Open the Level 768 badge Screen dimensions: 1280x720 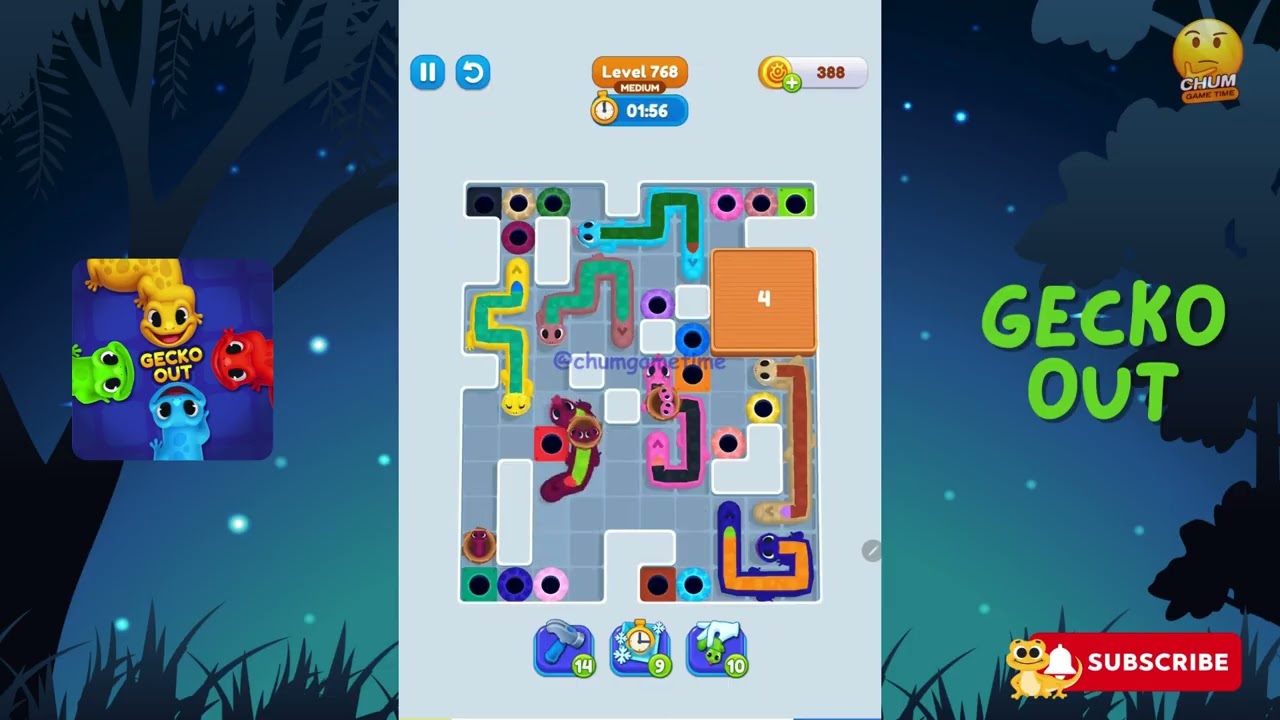[639, 71]
